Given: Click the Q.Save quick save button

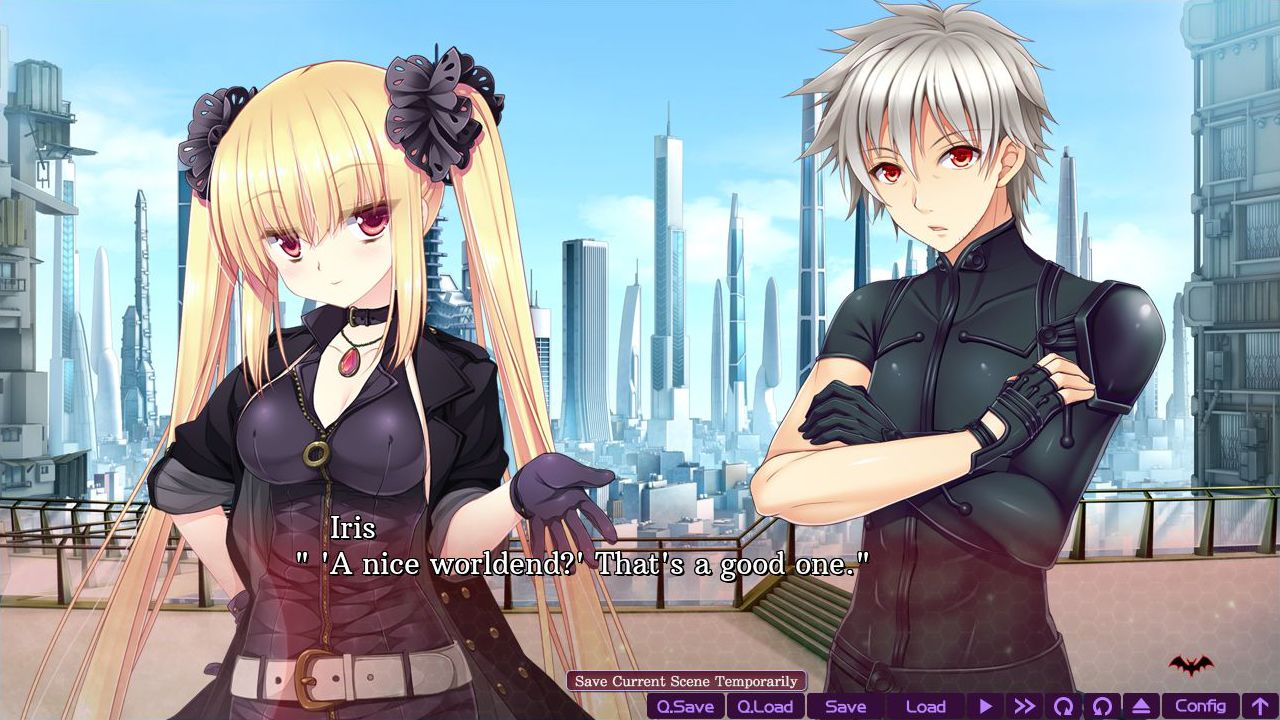Looking at the screenshot, I should (685, 706).
